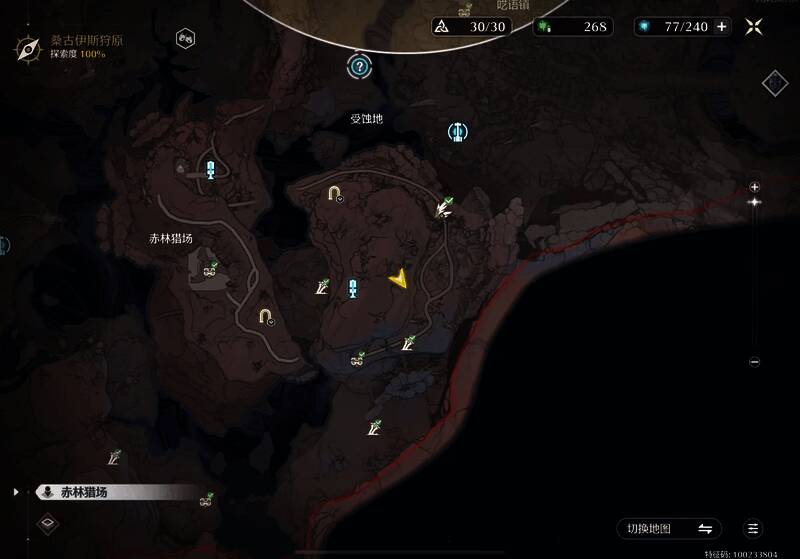Select the yellow player arrow marker
The height and width of the screenshot is (559, 800).
coord(400,279)
